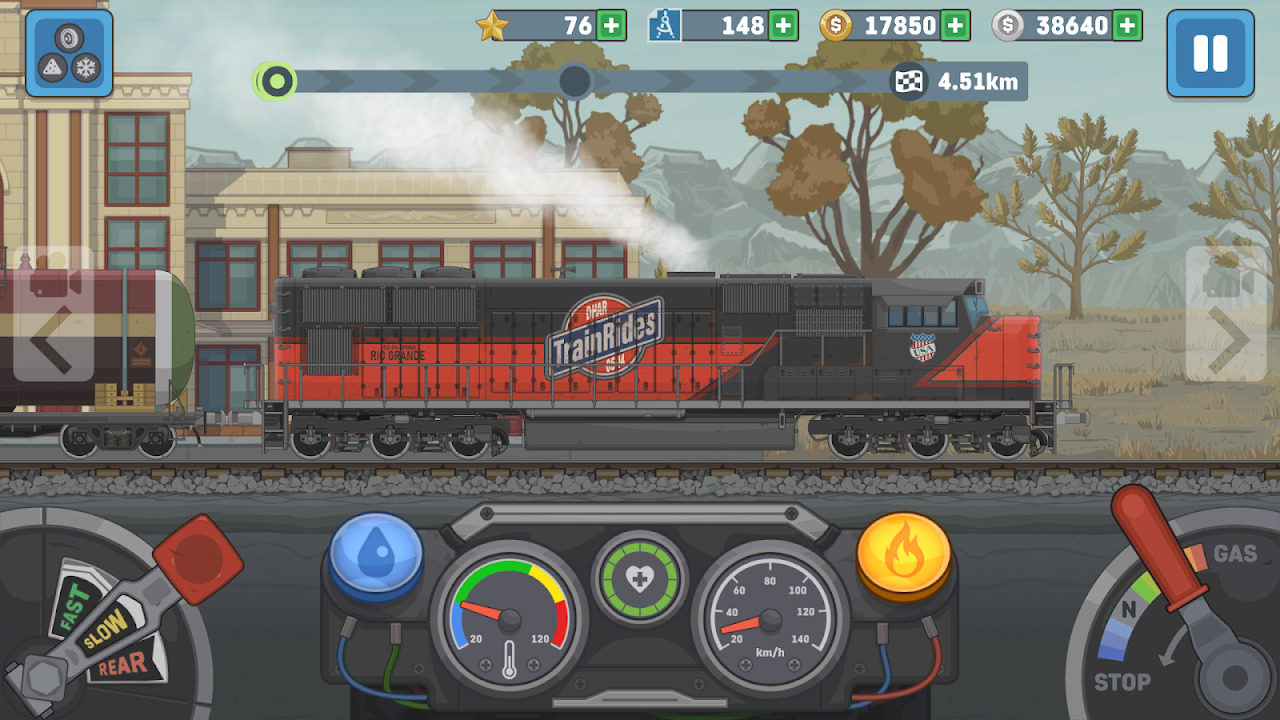The image size is (1280, 720).
Task: Open the weather and wheel options button
Action: (69, 53)
